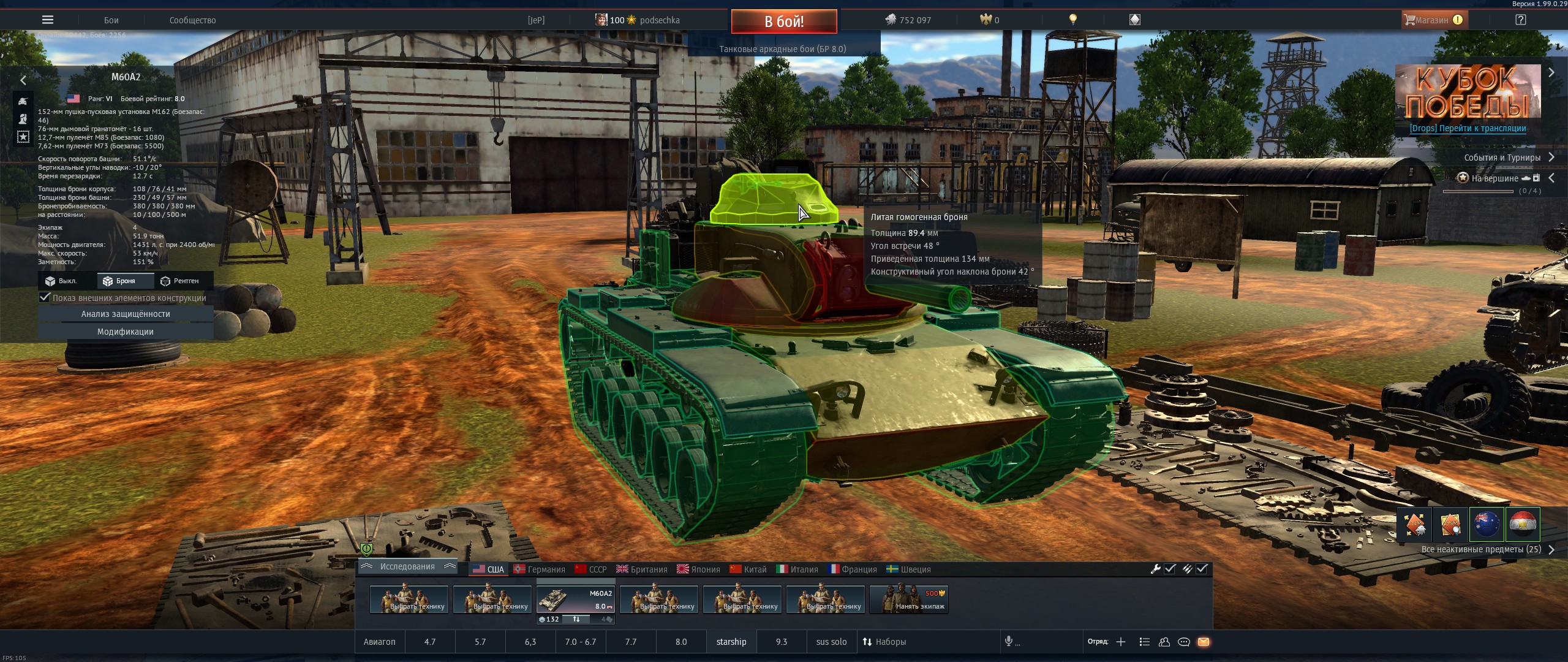
Task: Open the Магазин shop
Action: pyautogui.click(x=1433, y=20)
